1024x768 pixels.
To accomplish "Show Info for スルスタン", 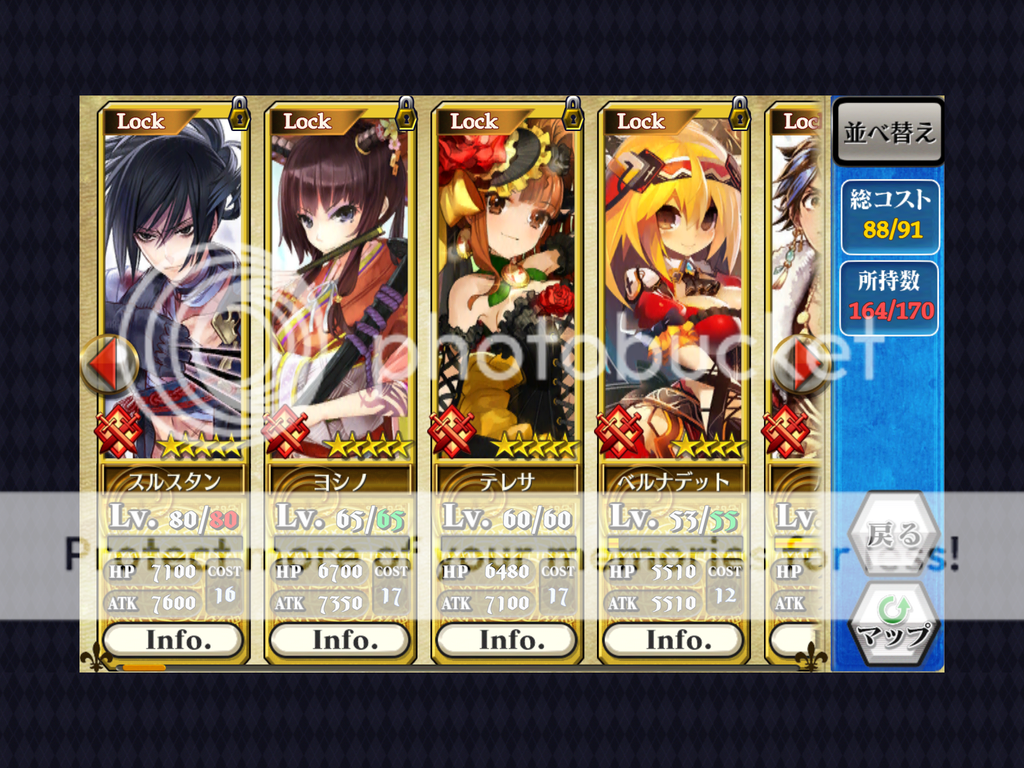I will 173,639.
